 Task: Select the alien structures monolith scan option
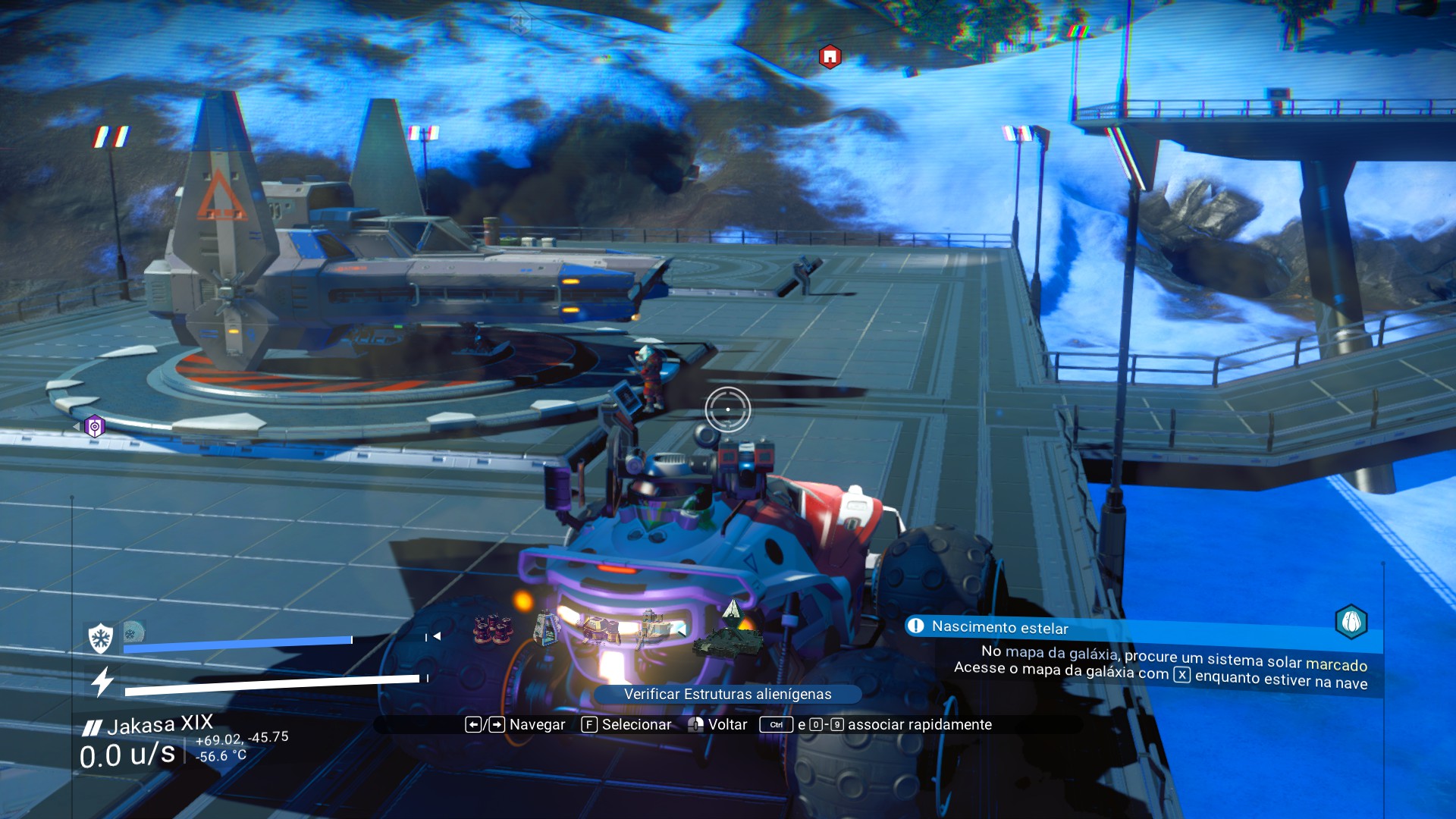[730, 634]
